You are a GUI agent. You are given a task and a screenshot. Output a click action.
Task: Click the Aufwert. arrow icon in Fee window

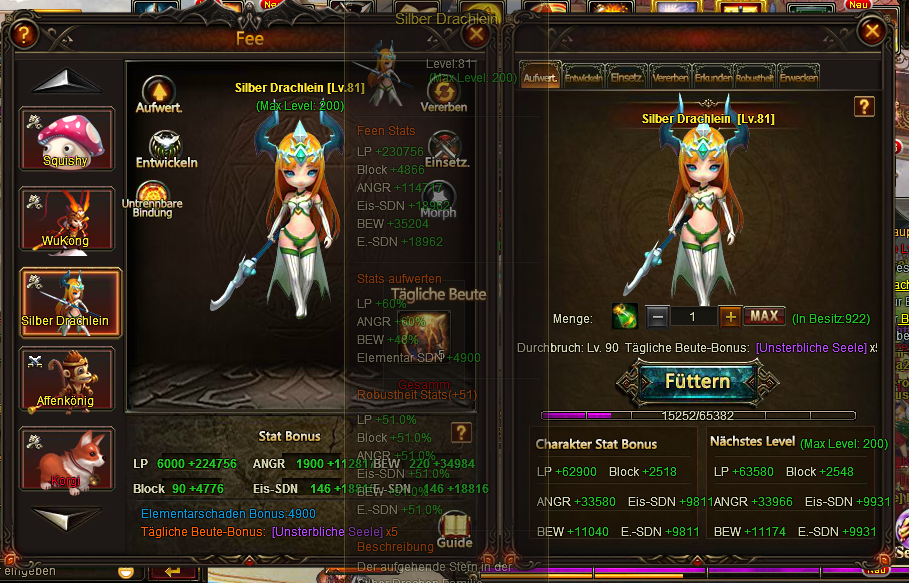tap(158, 91)
